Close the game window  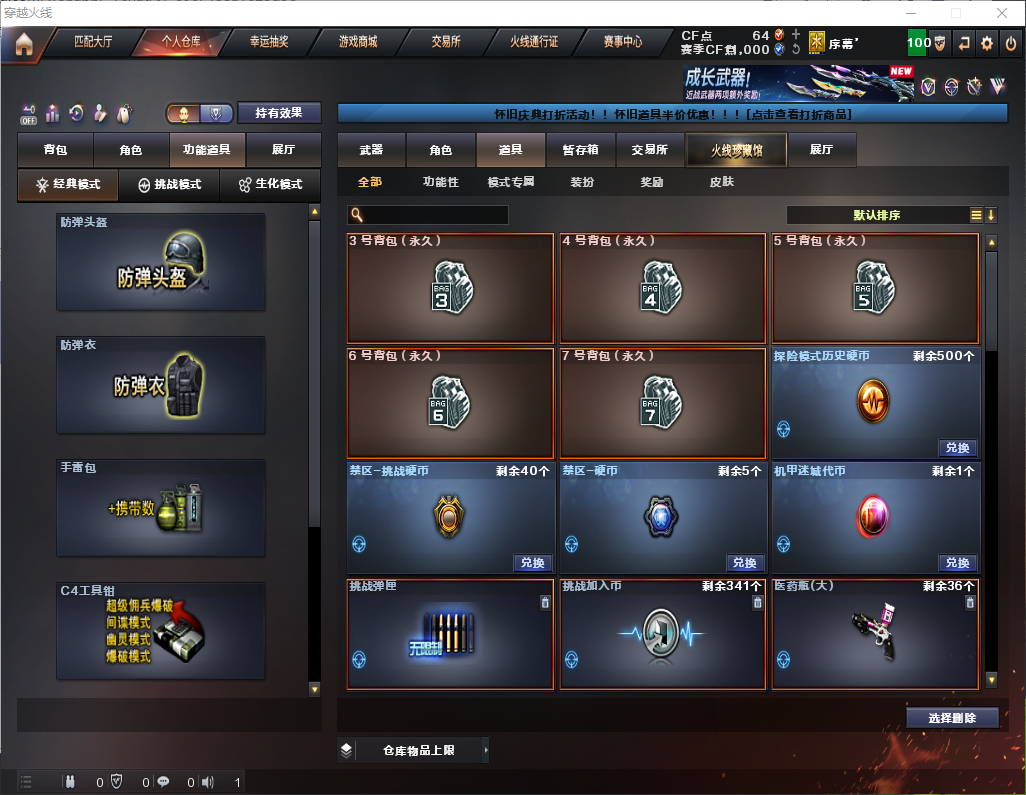click(1001, 13)
